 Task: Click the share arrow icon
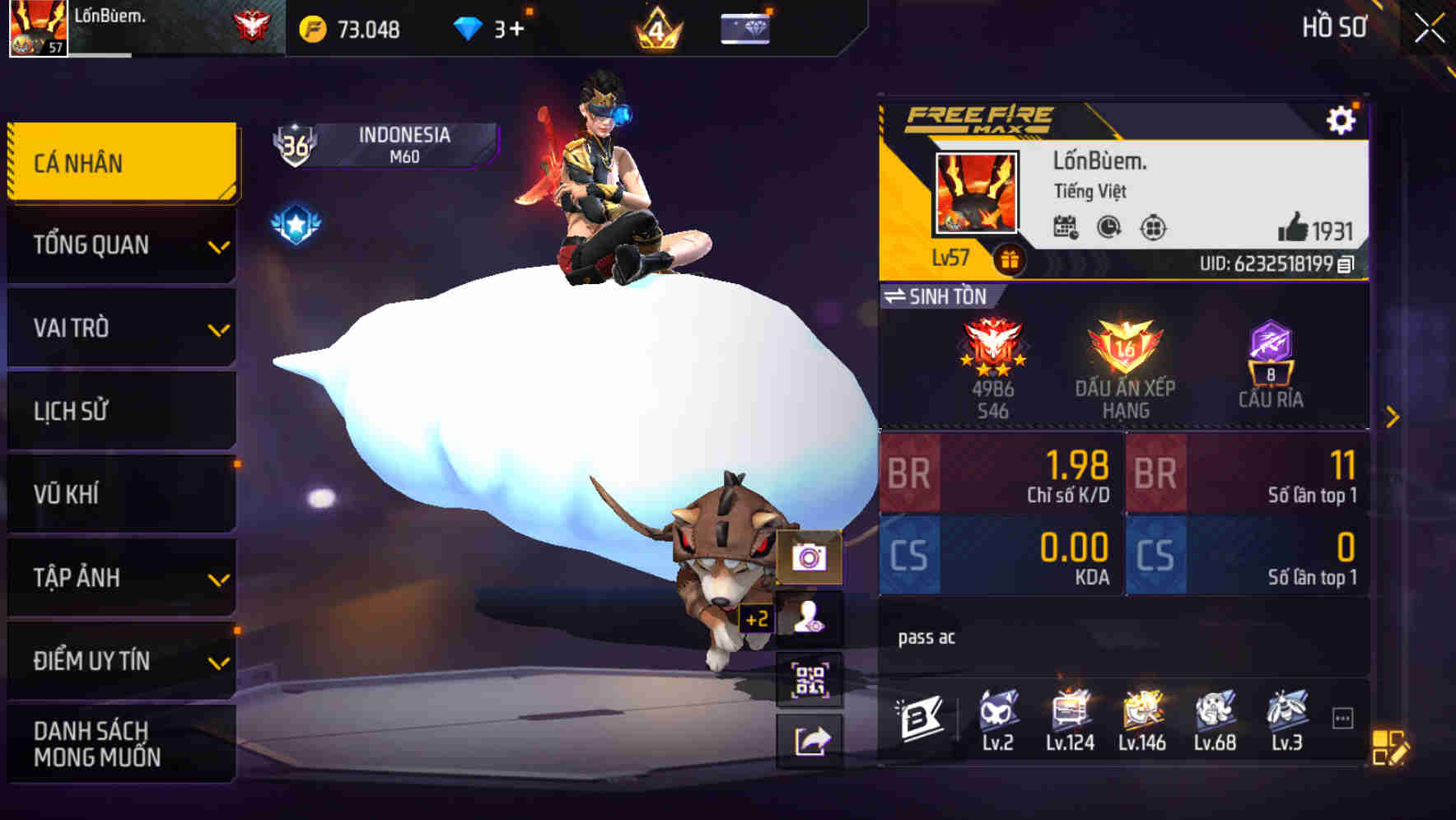812,739
